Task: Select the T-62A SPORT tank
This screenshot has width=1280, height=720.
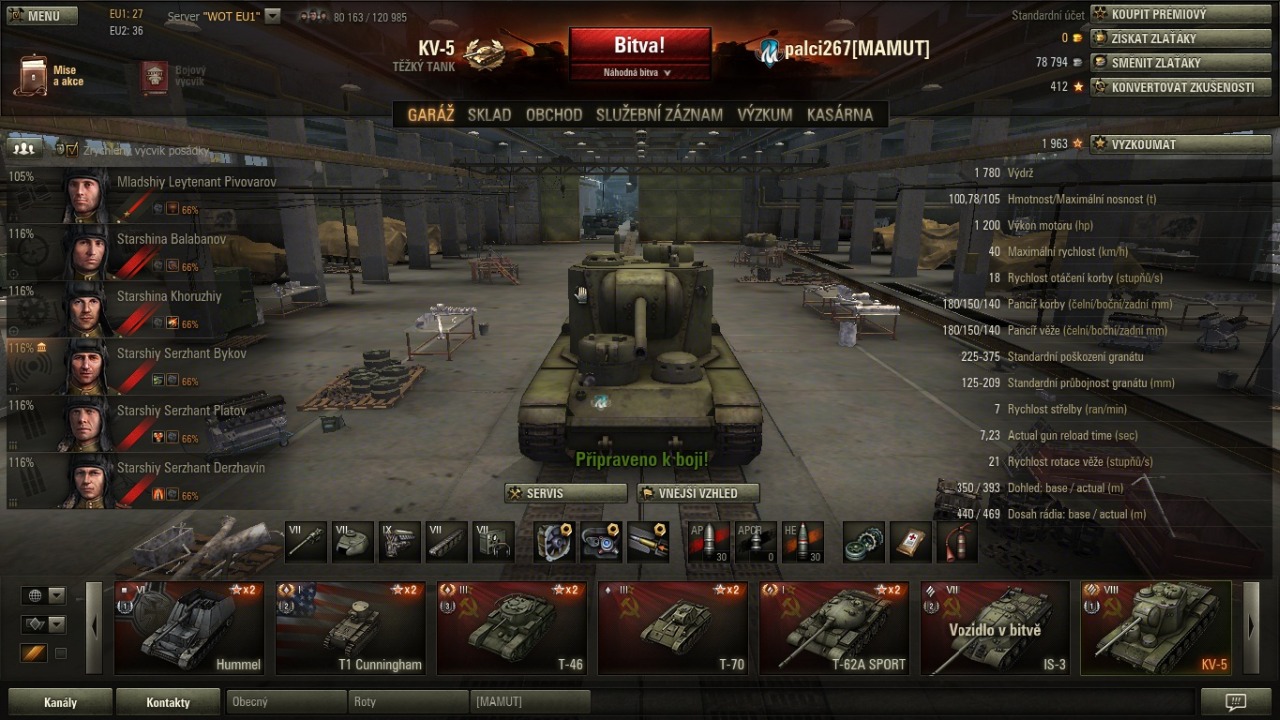Action: click(834, 628)
